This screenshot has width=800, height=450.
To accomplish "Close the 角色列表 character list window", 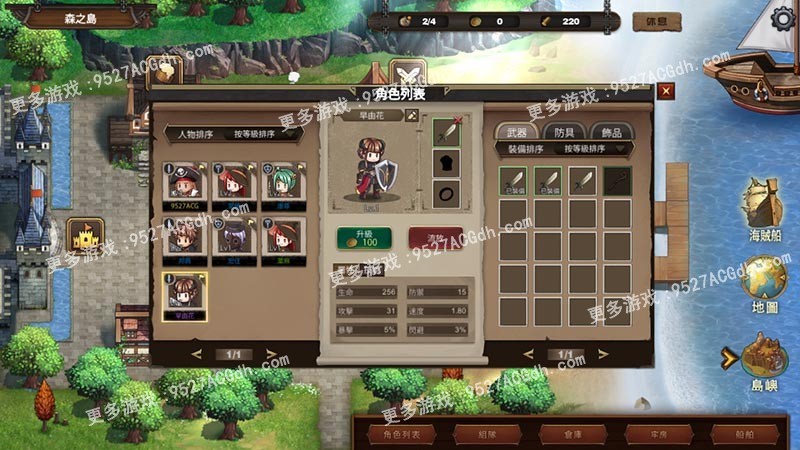I will click(666, 91).
